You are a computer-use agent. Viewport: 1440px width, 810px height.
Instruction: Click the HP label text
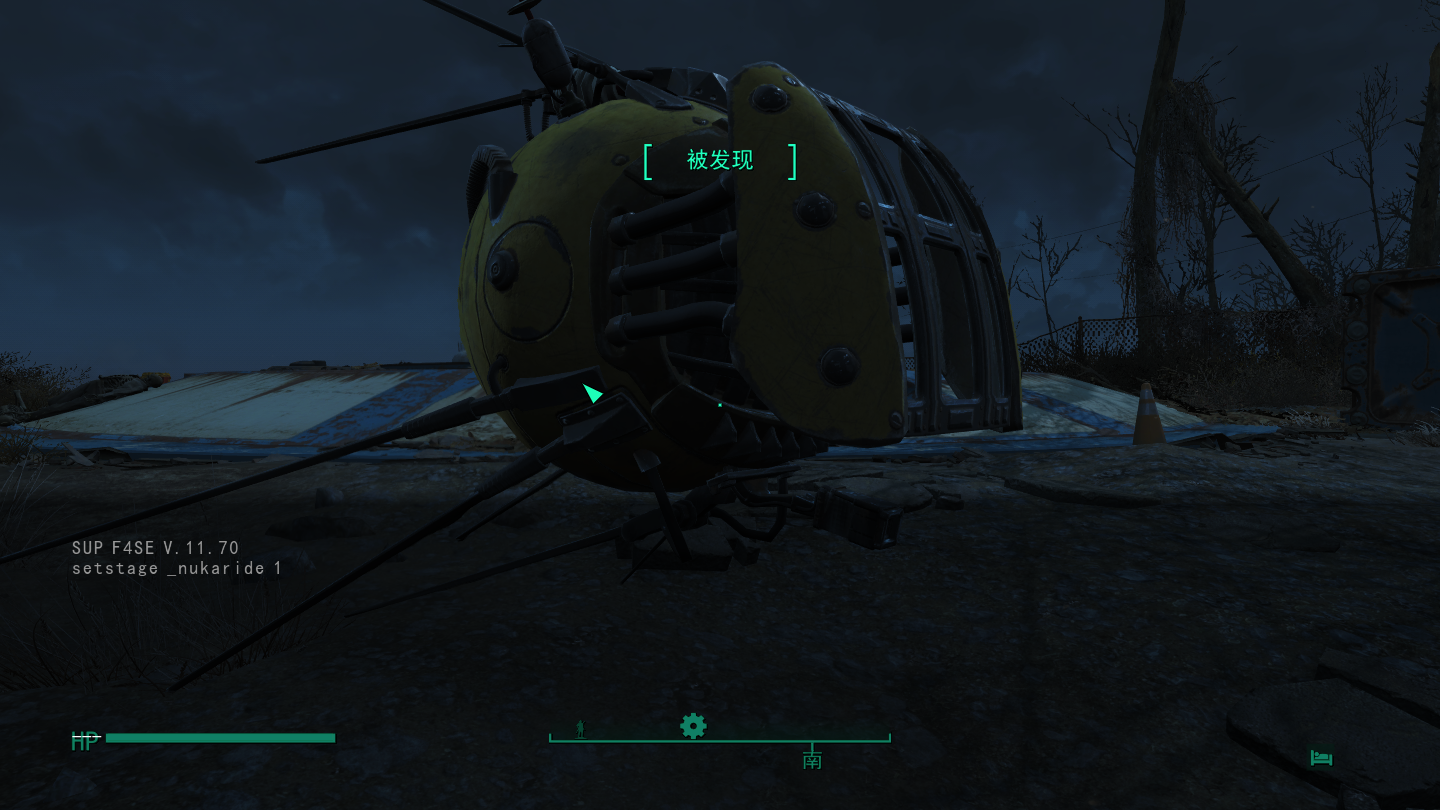click(84, 742)
